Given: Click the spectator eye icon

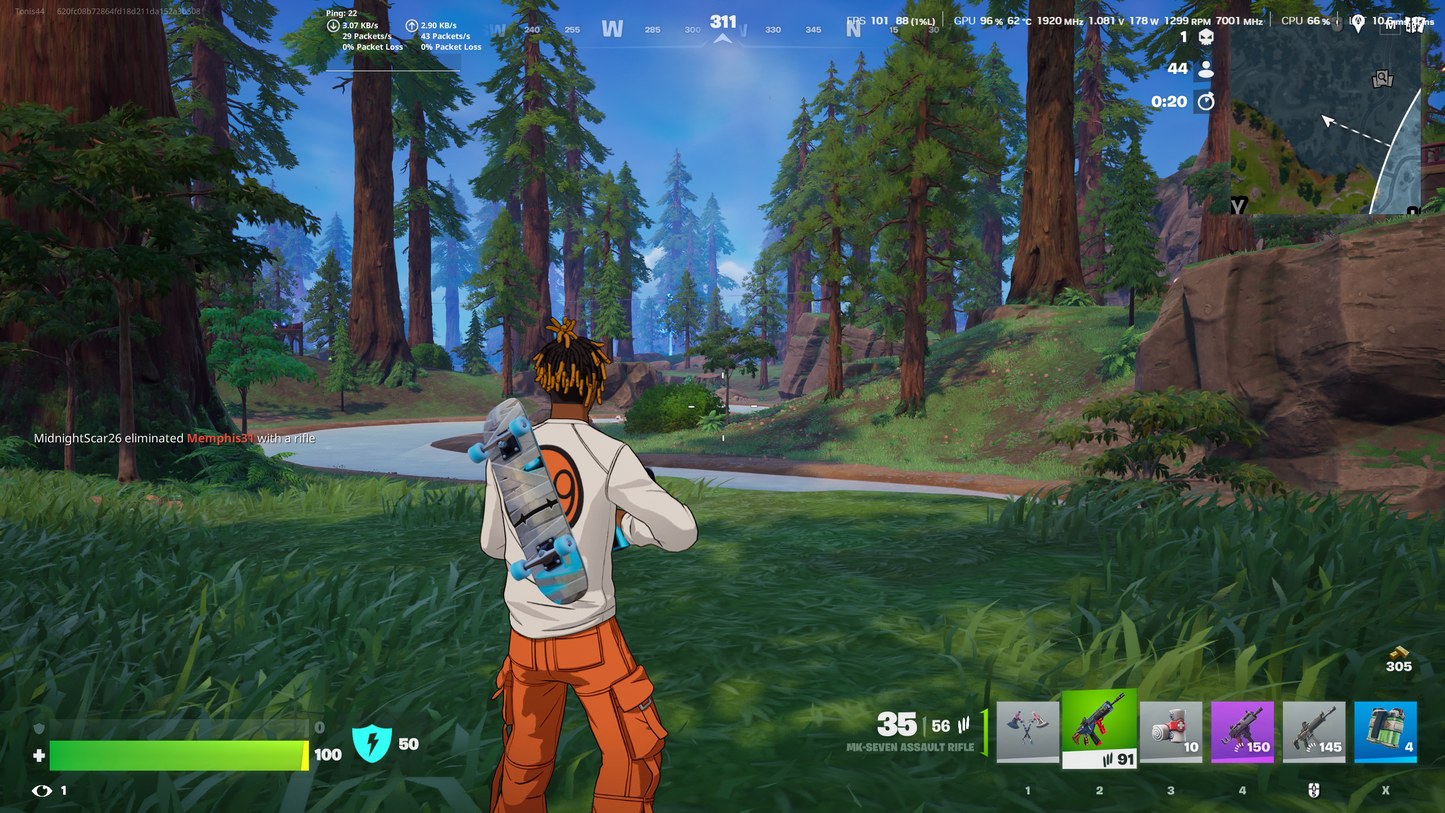Looking at the screenshot, I should click(x=42, y=791).
